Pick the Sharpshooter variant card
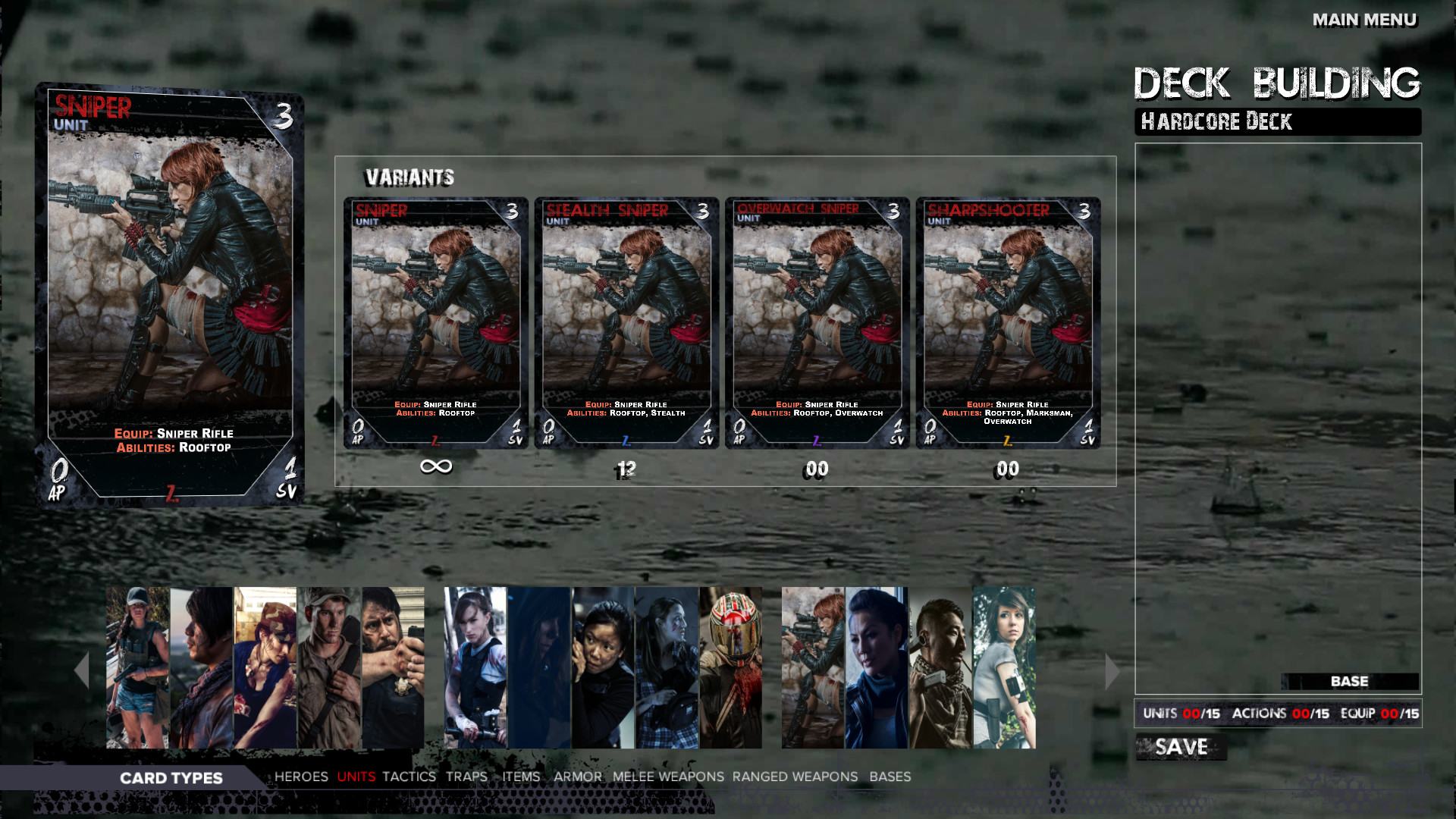This screenshot has height=819, width=1456. (1008, 323)
